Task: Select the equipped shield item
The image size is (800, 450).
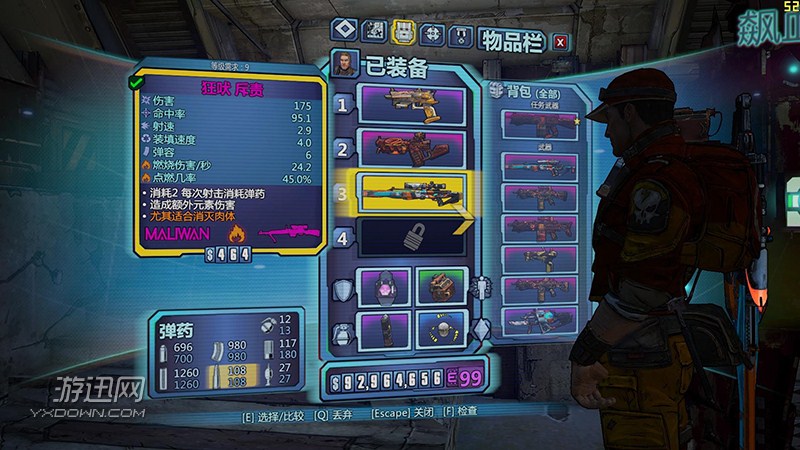Action: click(x=380, y=287)
